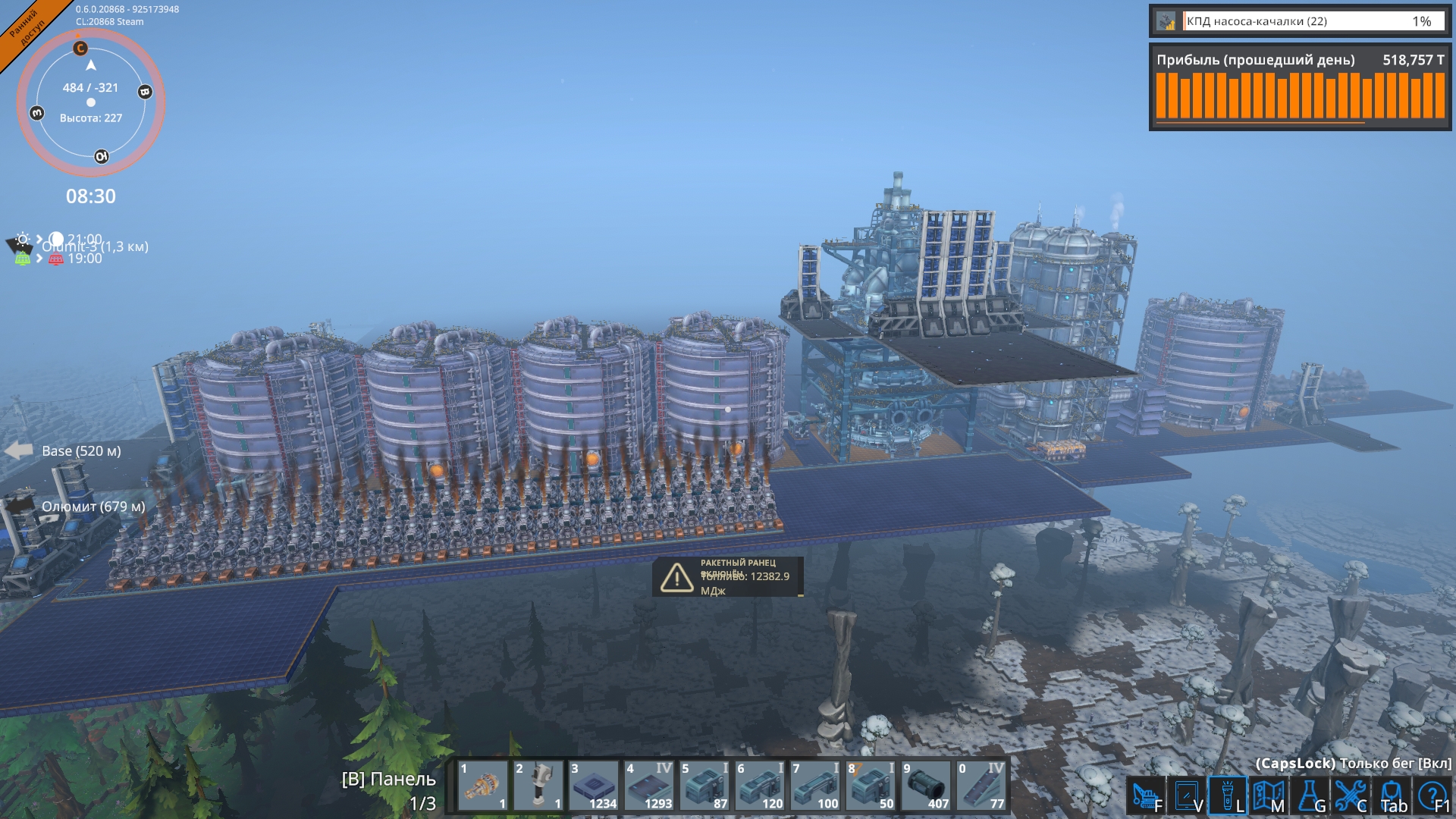
Task: Select the ramp stack of 77
Action: tap(981, 786)
